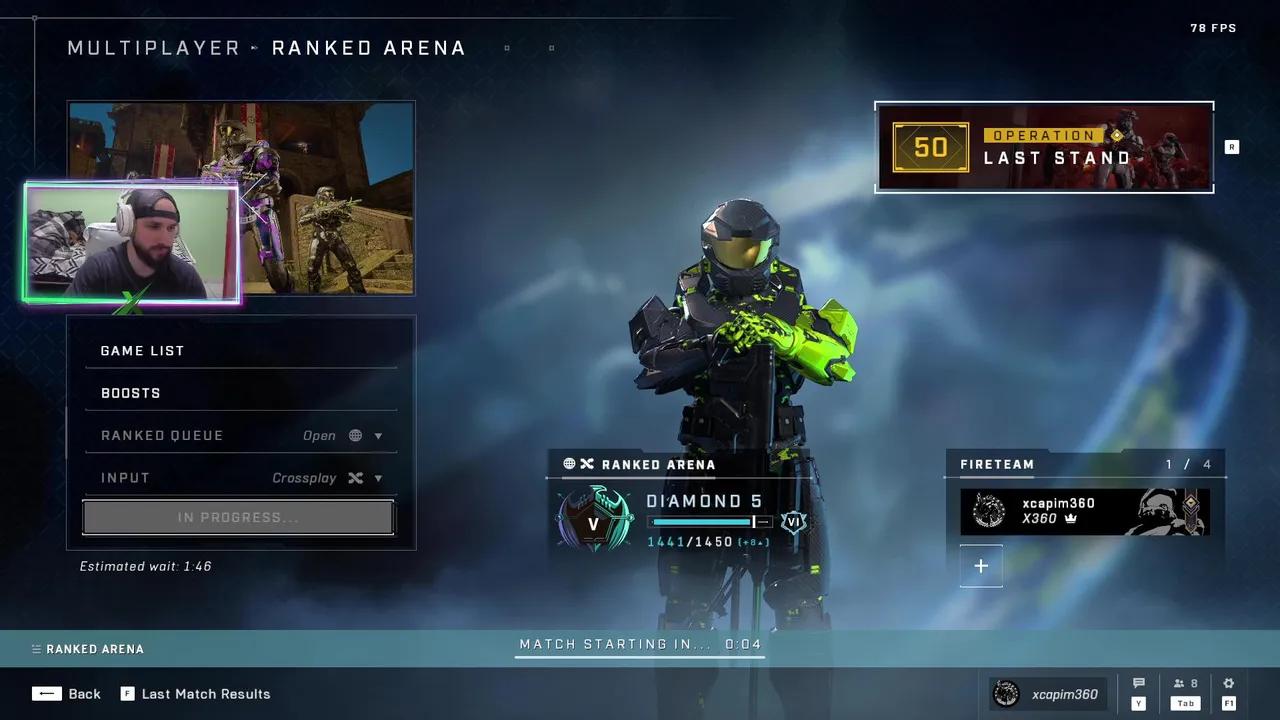Screen dimensions: 1280x720
Task: Open the Ranked Queue dropdown
Action: click(x=240, y=436)
